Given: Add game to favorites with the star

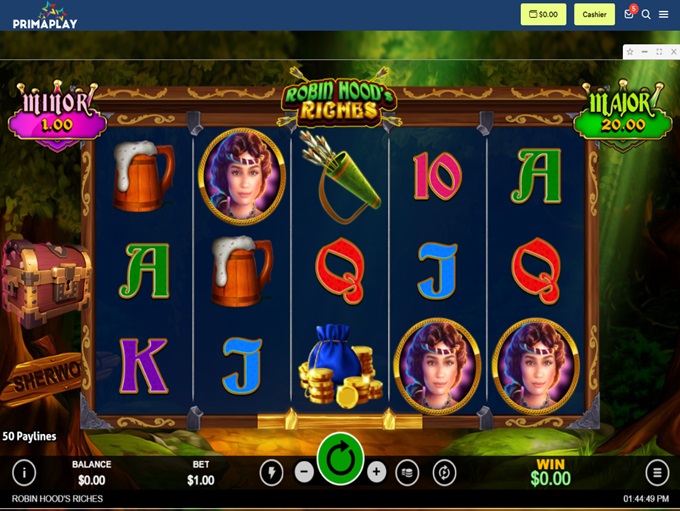Looking at the screenshot, I should point(631,51).
